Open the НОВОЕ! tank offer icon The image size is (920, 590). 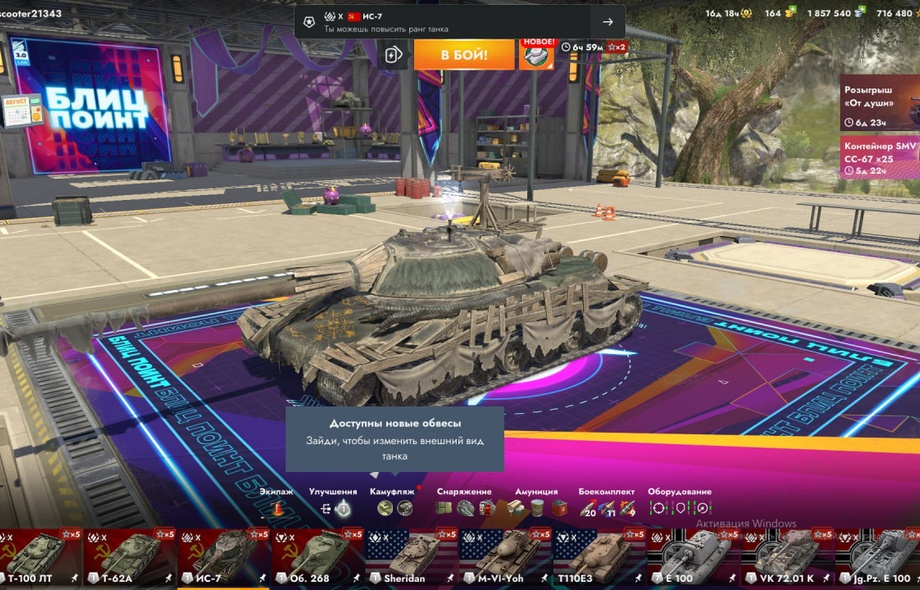pos(537,54)
